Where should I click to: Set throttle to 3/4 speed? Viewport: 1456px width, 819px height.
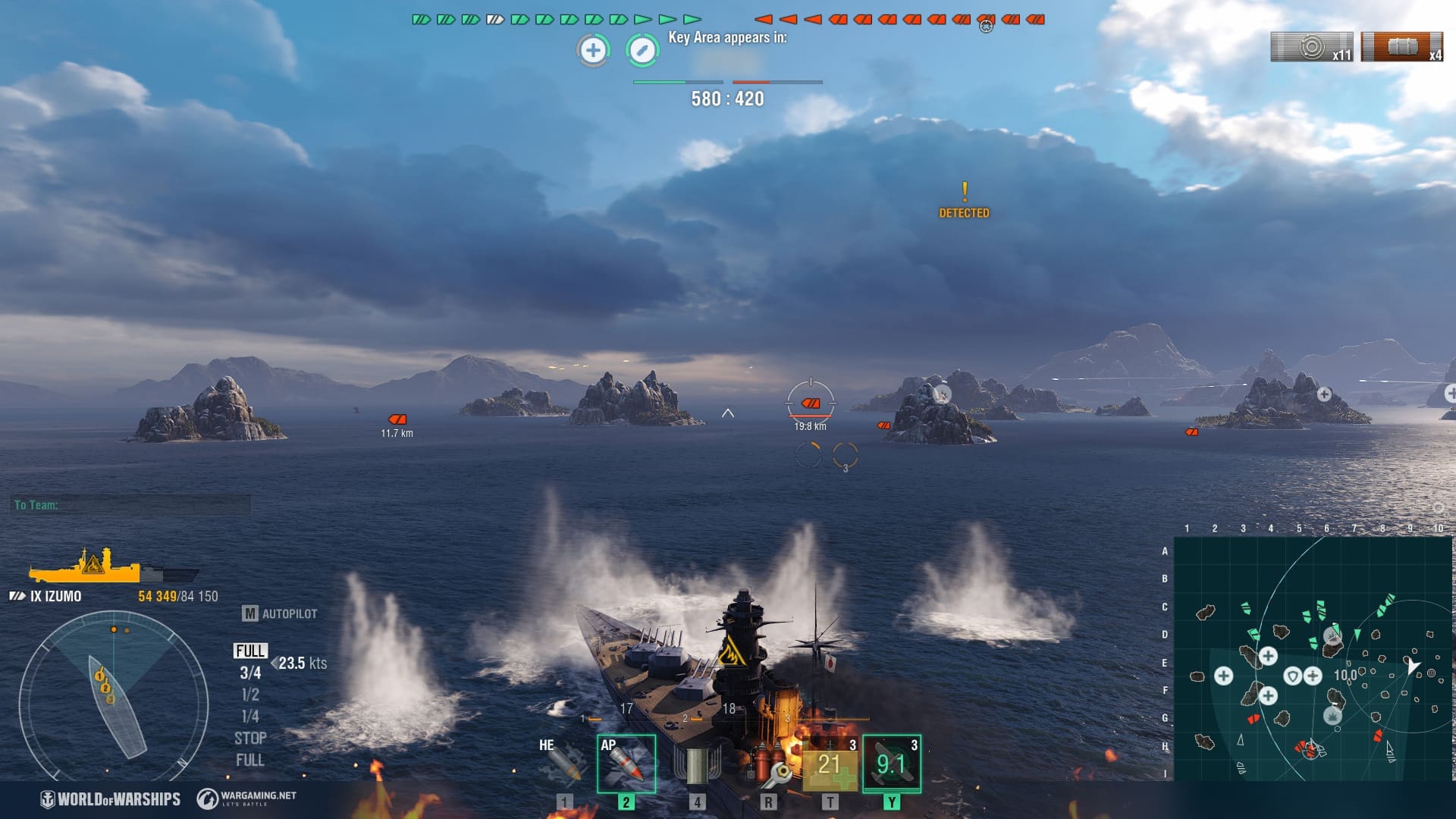coord(250,673)
